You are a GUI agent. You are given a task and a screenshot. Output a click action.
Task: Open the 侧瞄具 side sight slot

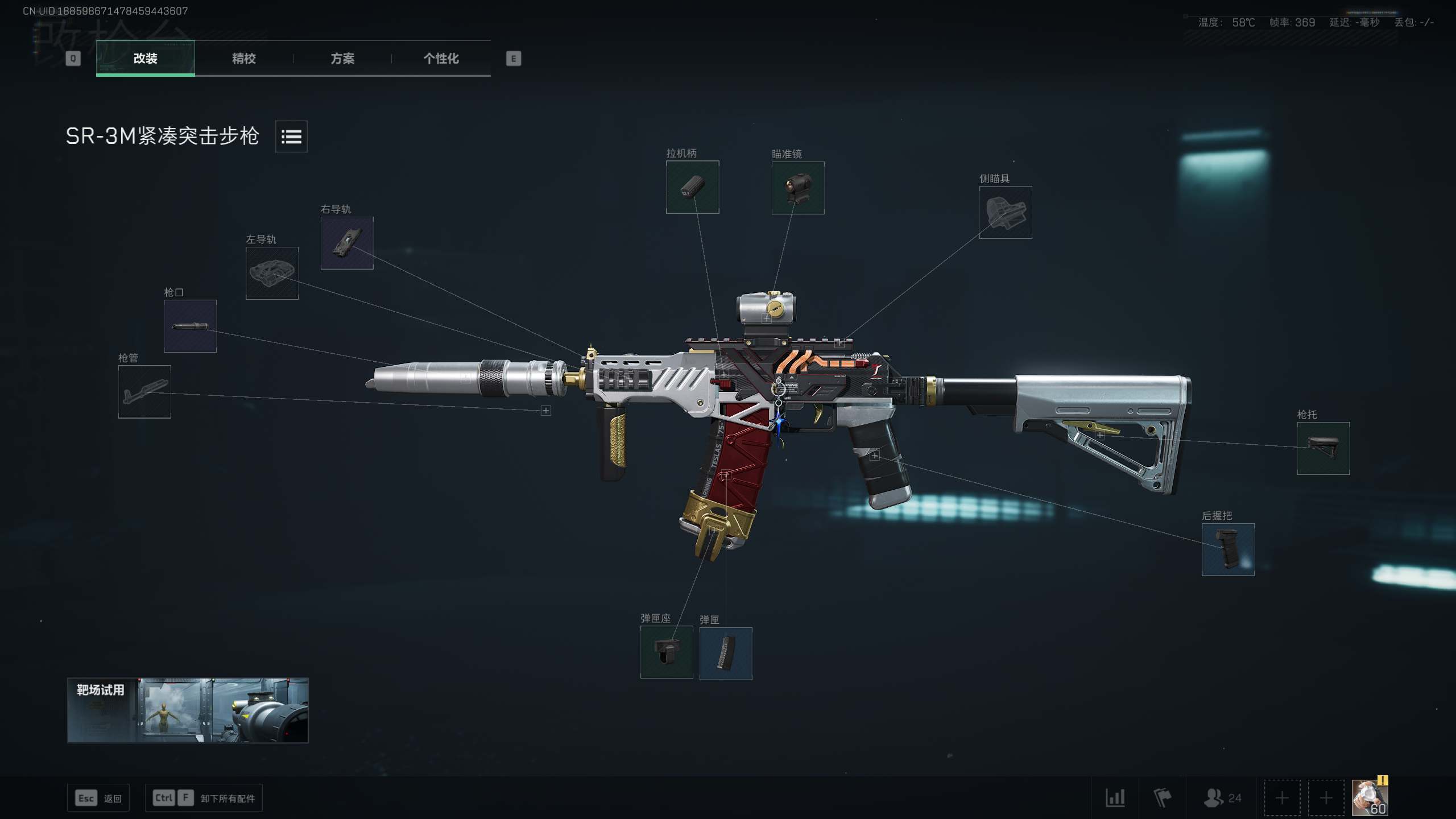(x=1005, y=212)
